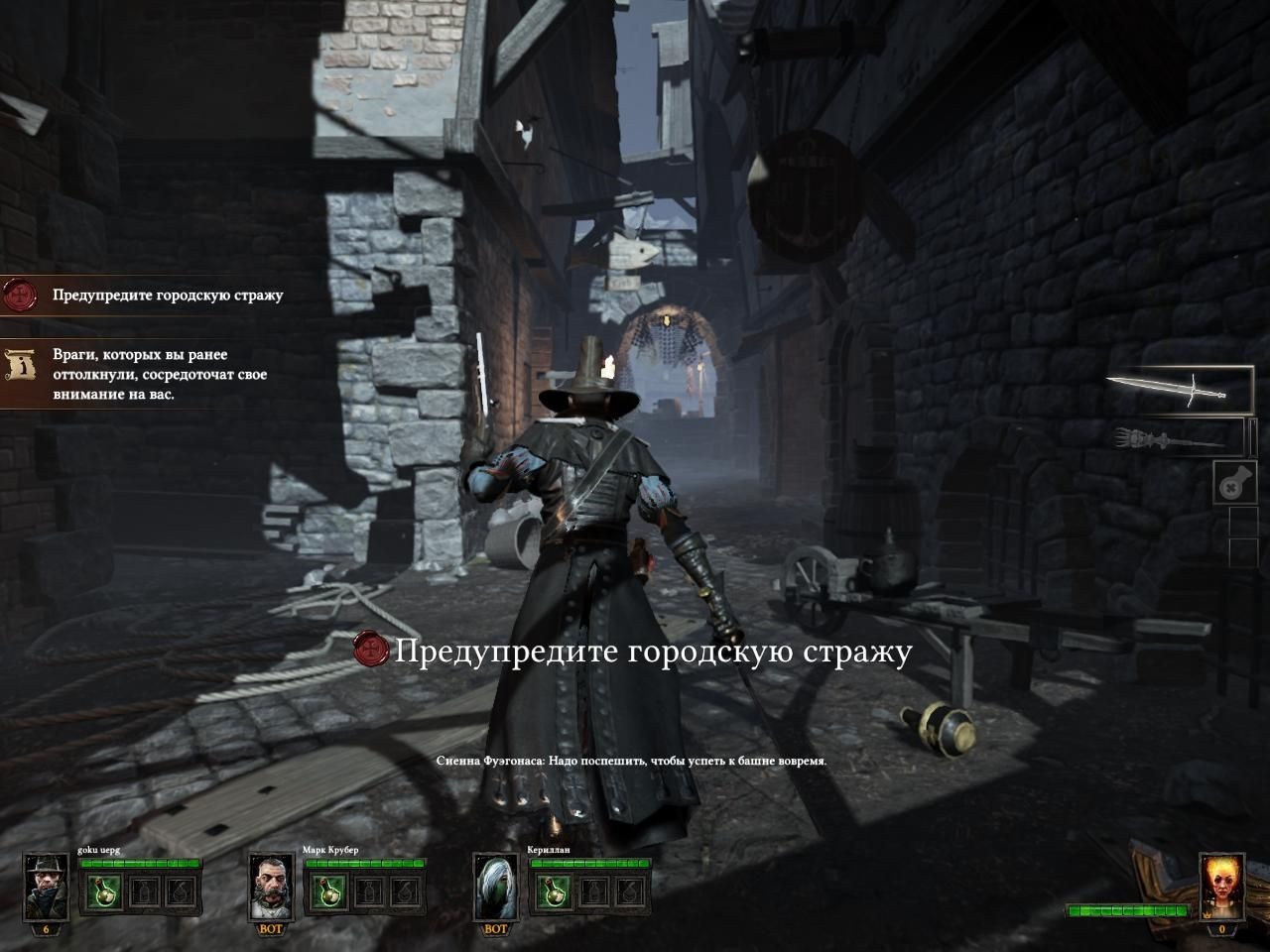Viewport: 1270px width, 952px height.
Task: Select Марк Крубер's bot portrait
Action: [271, 888]
